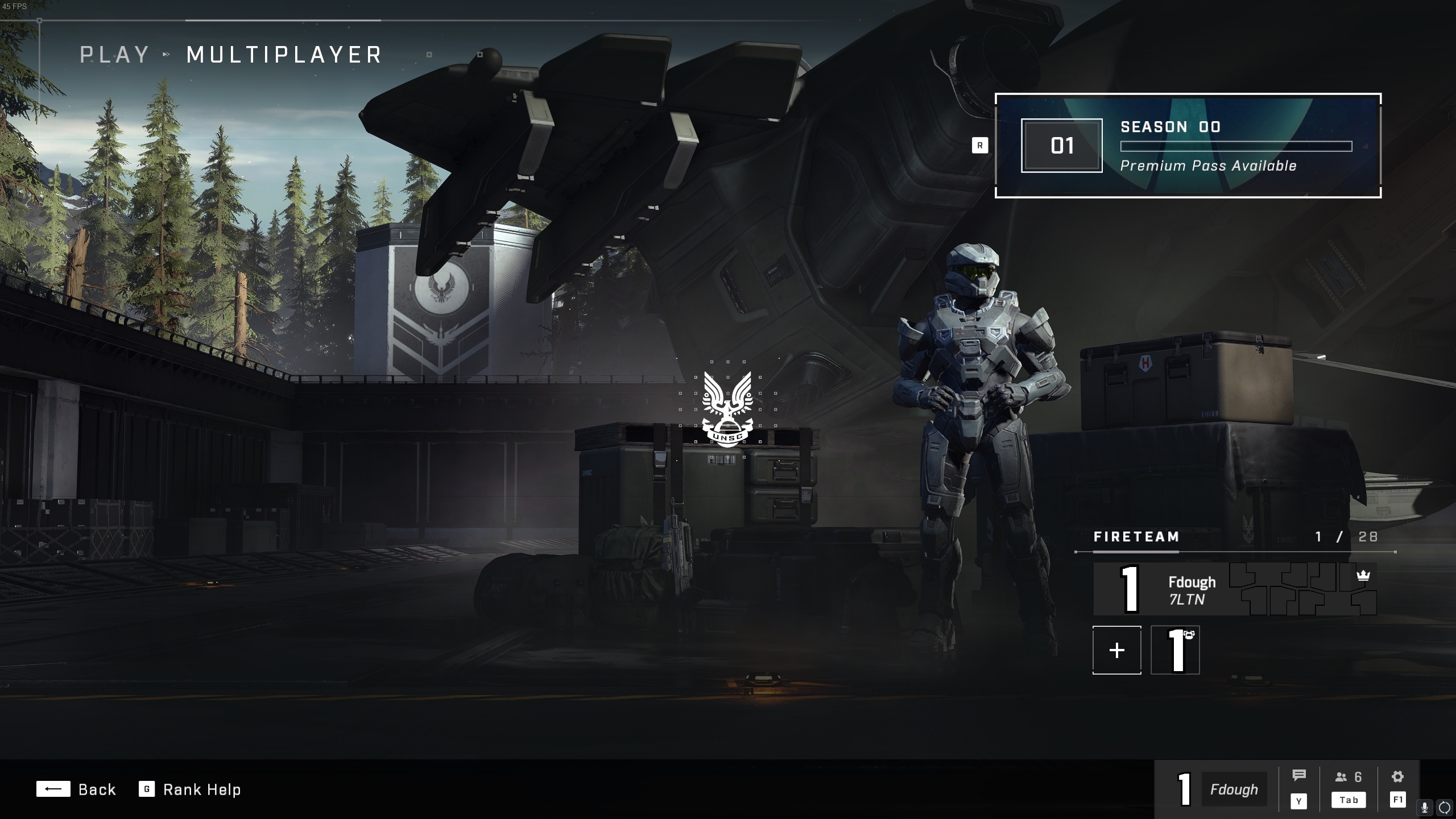Open the Season 00 battle pass banner

click(x=1188, y=146)
